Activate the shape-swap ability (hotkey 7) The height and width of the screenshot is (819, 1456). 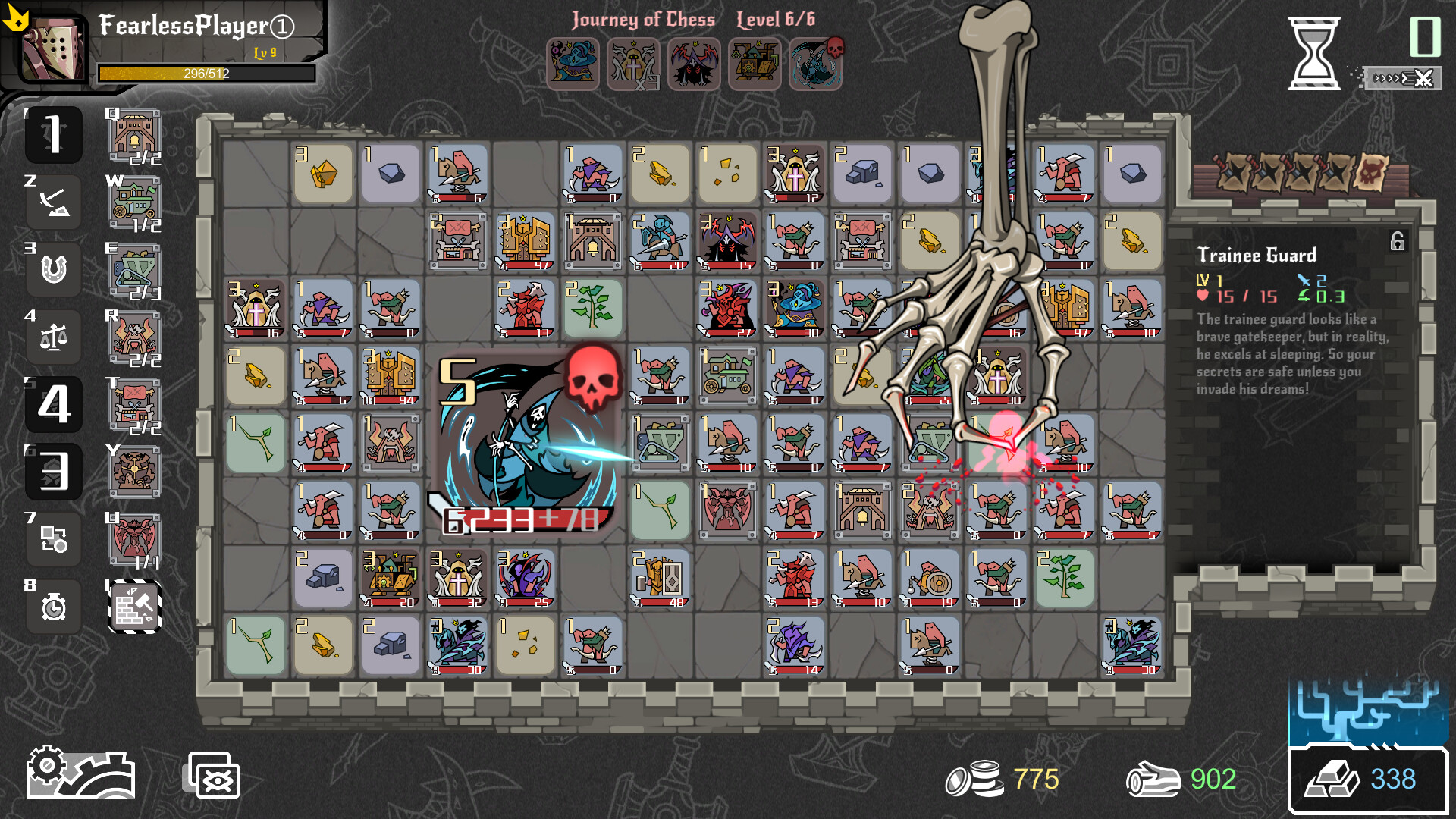tap(53, 539)
